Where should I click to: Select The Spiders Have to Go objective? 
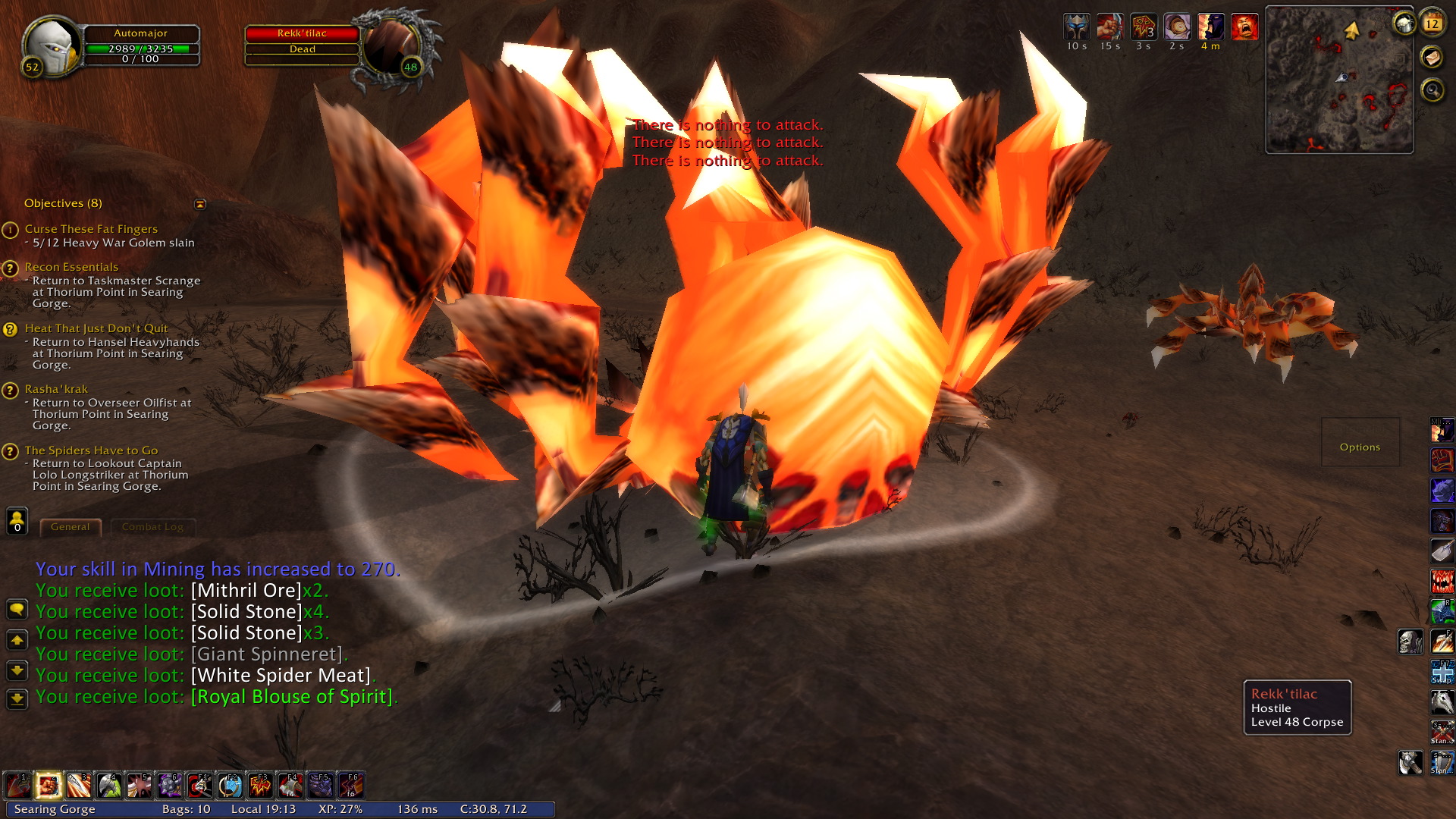[x=91, y=450]
